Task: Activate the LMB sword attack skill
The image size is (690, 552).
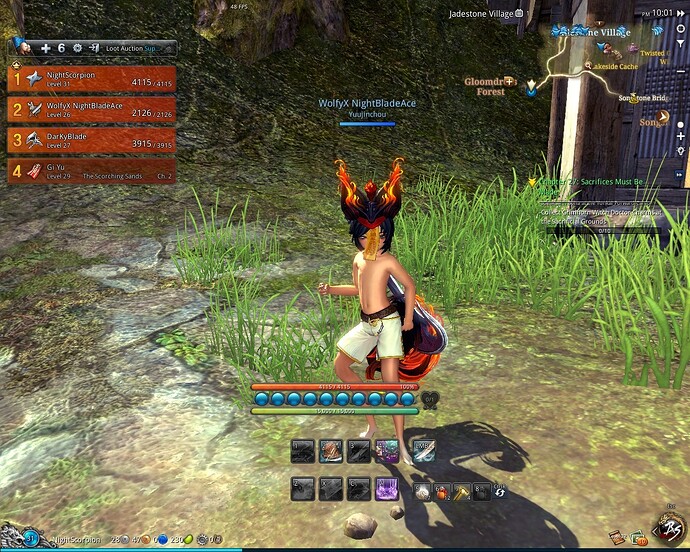Action: click(x=422, y=452)
